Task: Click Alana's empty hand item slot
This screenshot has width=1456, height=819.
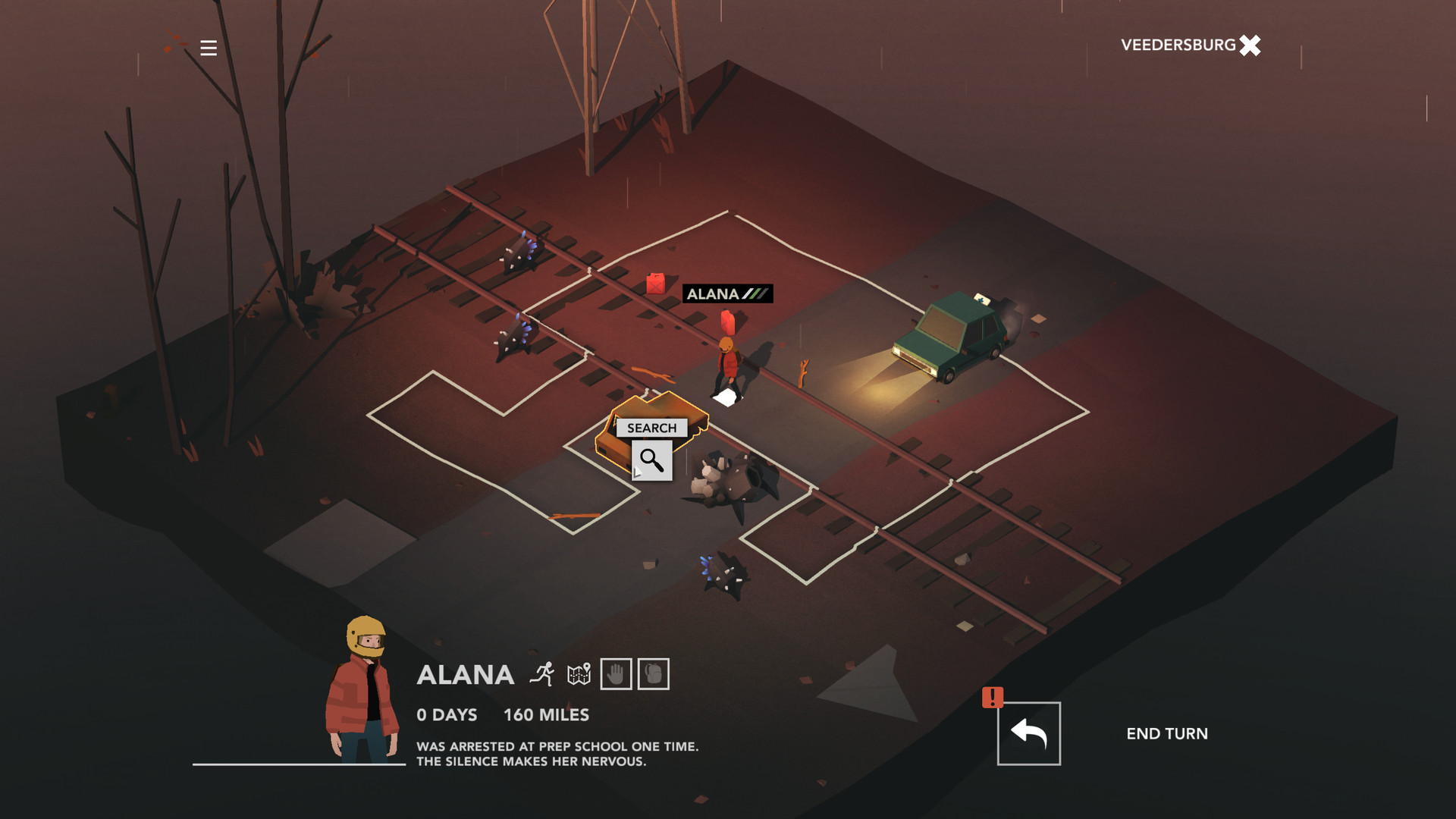Action: point(617,673)
